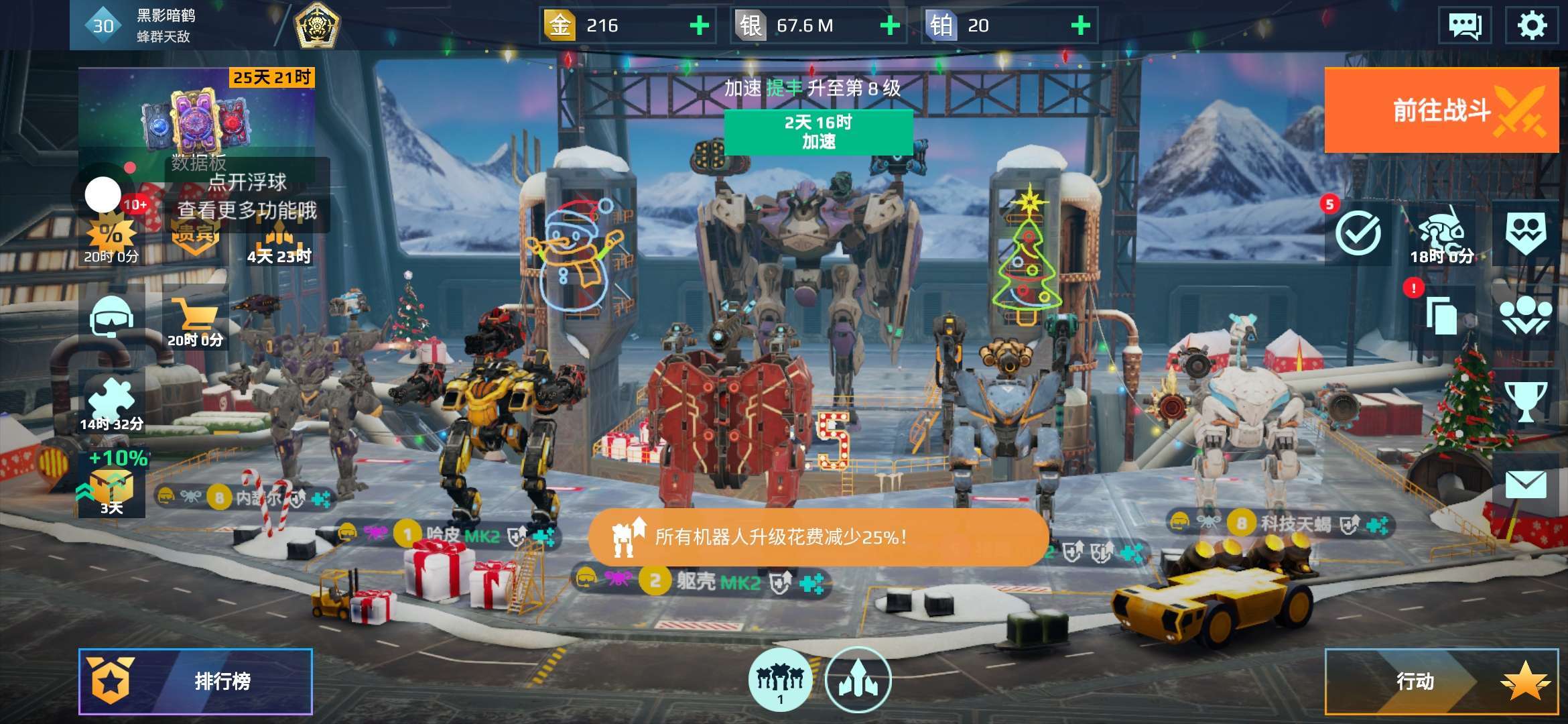Tap the white floating ball overlay

103,194
